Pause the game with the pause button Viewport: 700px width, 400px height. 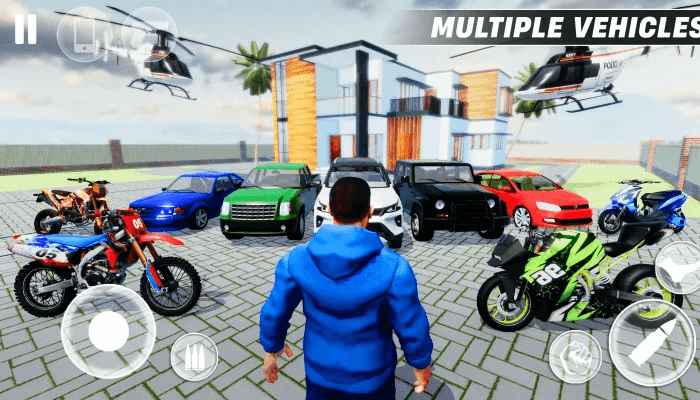[25, 28]
